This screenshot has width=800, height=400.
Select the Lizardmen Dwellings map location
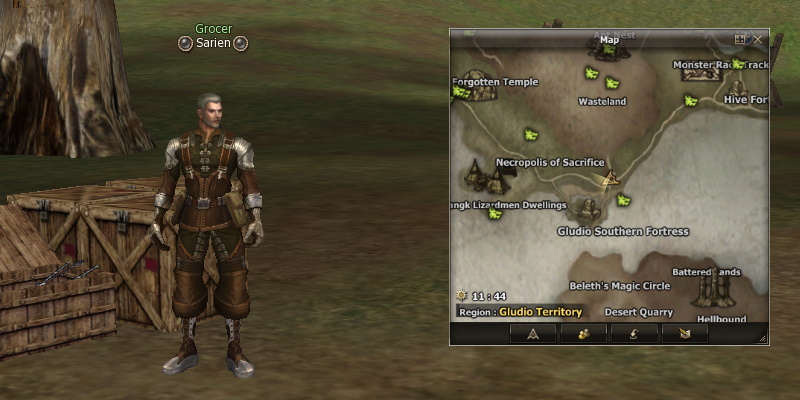(x=510, y=205)
